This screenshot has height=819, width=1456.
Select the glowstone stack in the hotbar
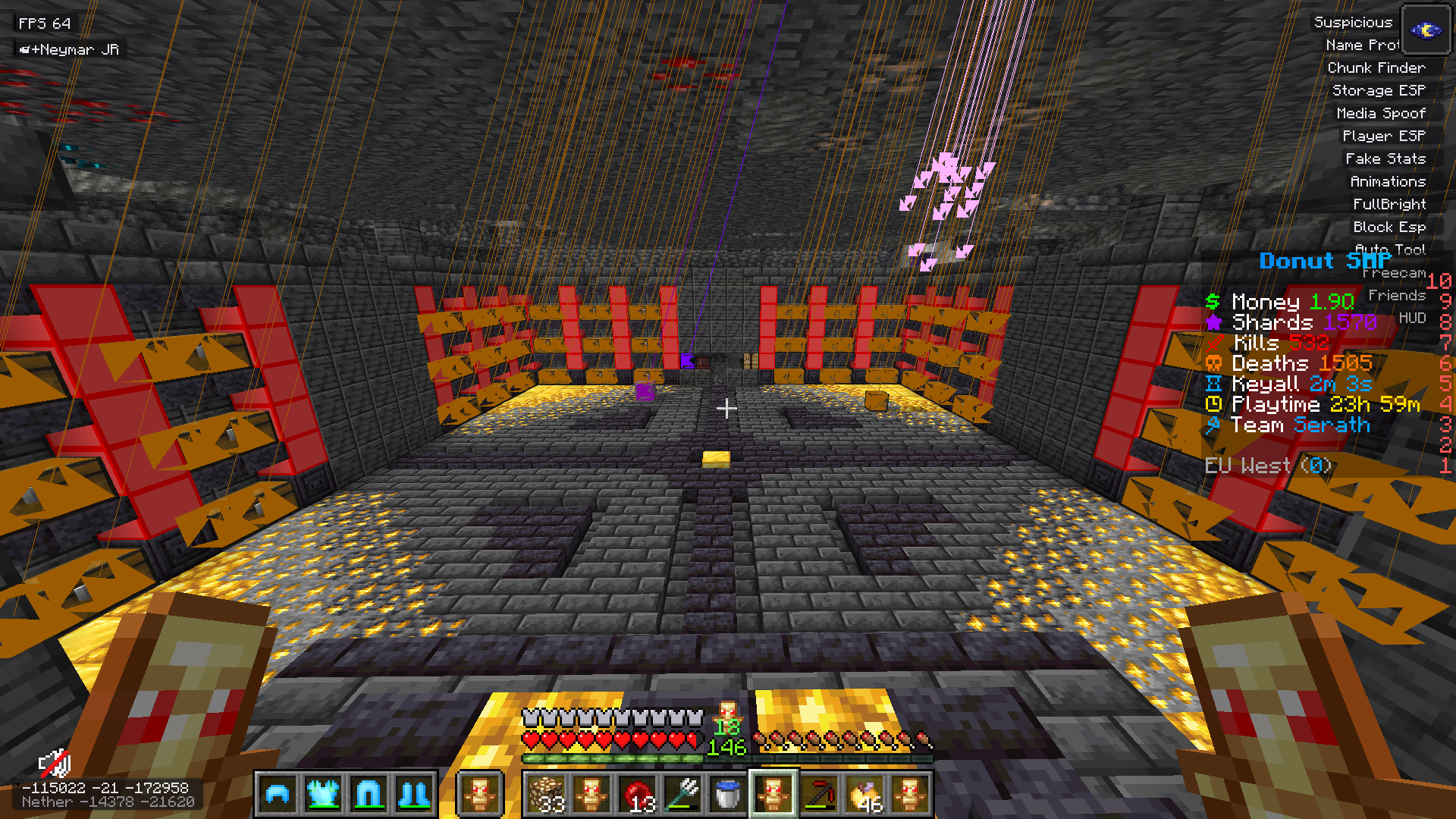tap(548, 793)
